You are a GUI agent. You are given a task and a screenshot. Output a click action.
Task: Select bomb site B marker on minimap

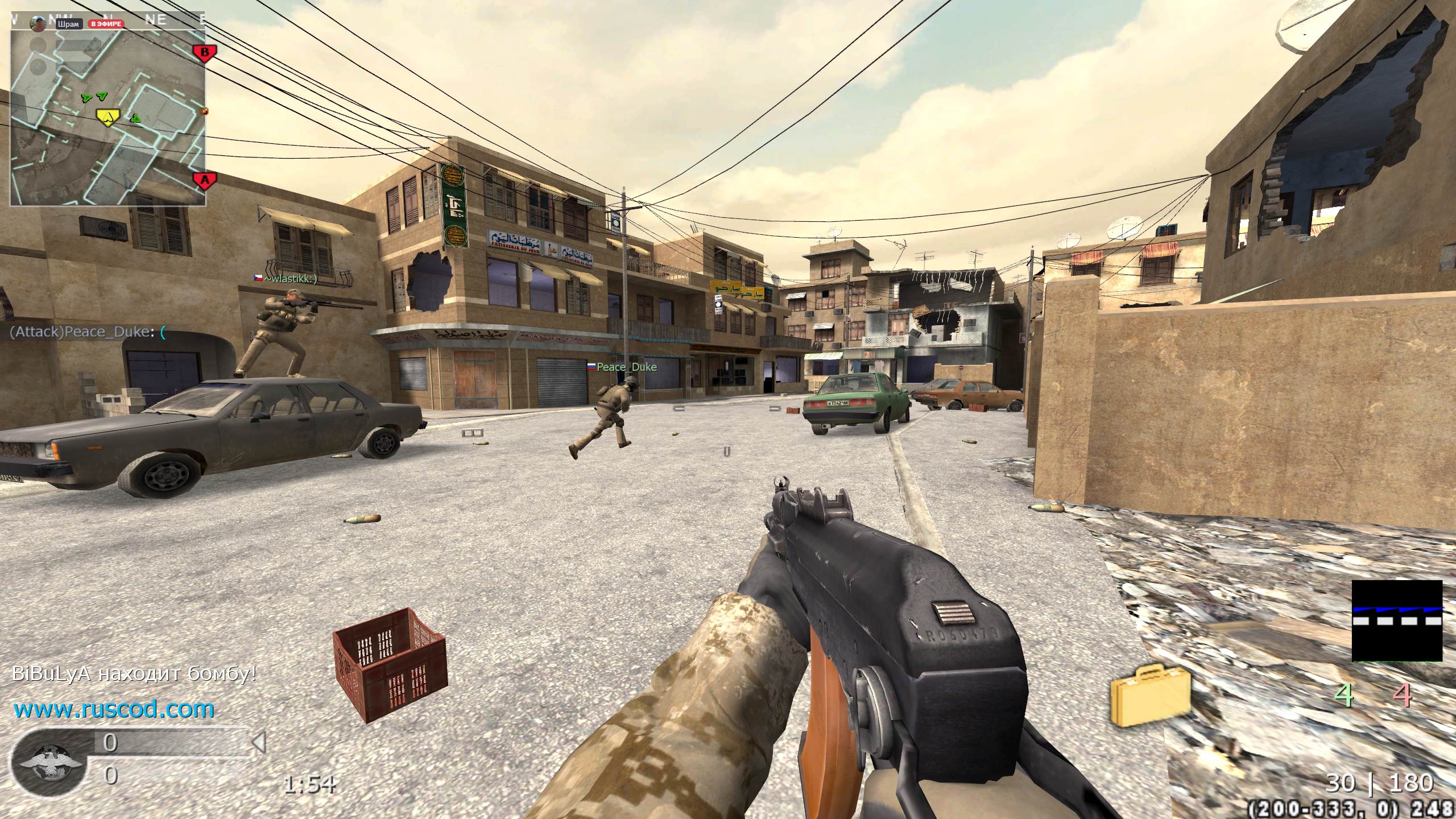point(205,53)
